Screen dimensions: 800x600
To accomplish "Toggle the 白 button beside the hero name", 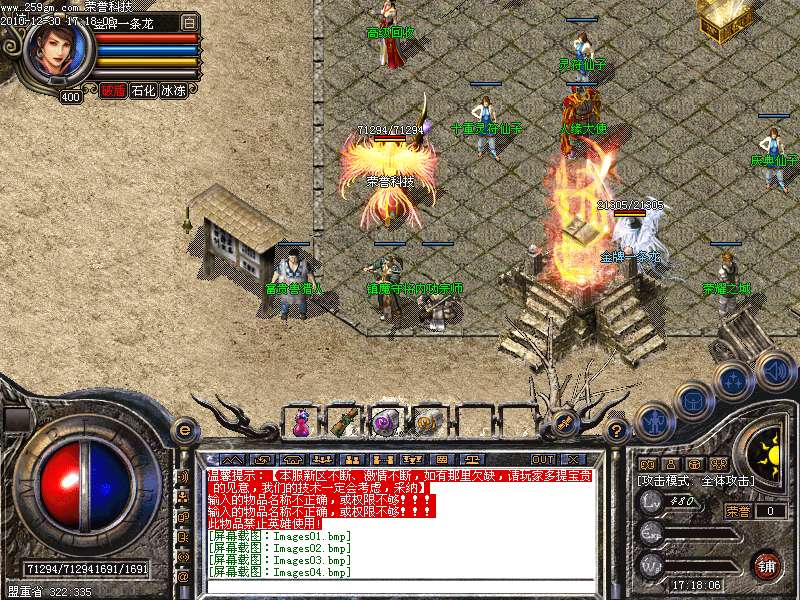I will click(x=190, y=22).
